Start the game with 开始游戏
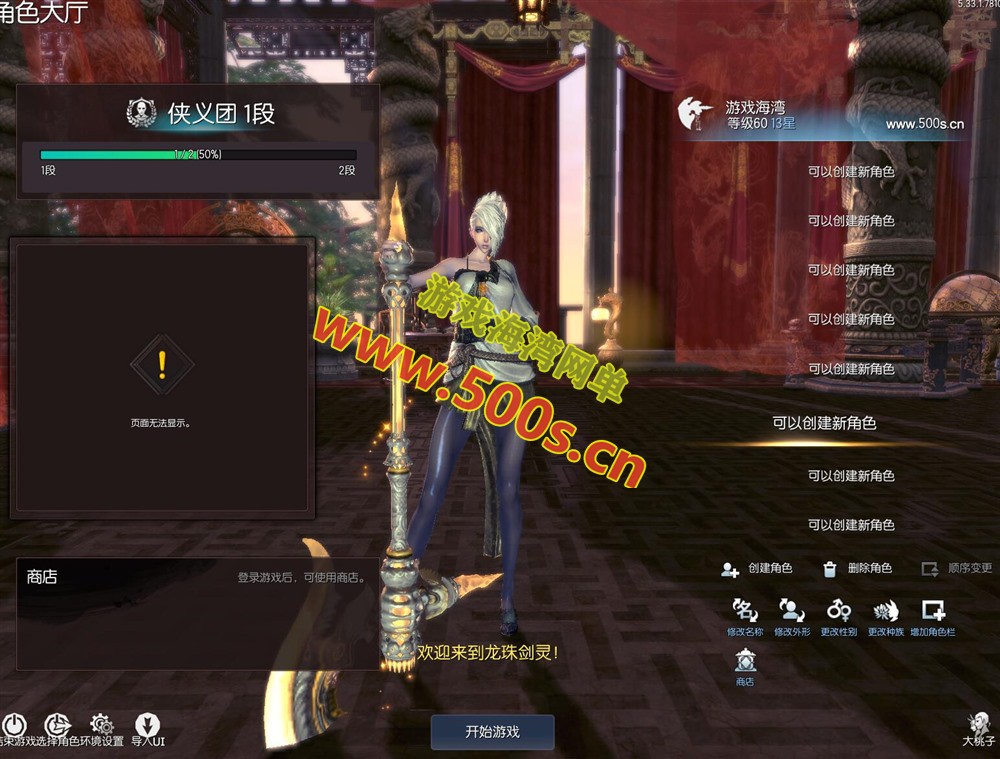1000x759 pixels. tap(492, 731)
